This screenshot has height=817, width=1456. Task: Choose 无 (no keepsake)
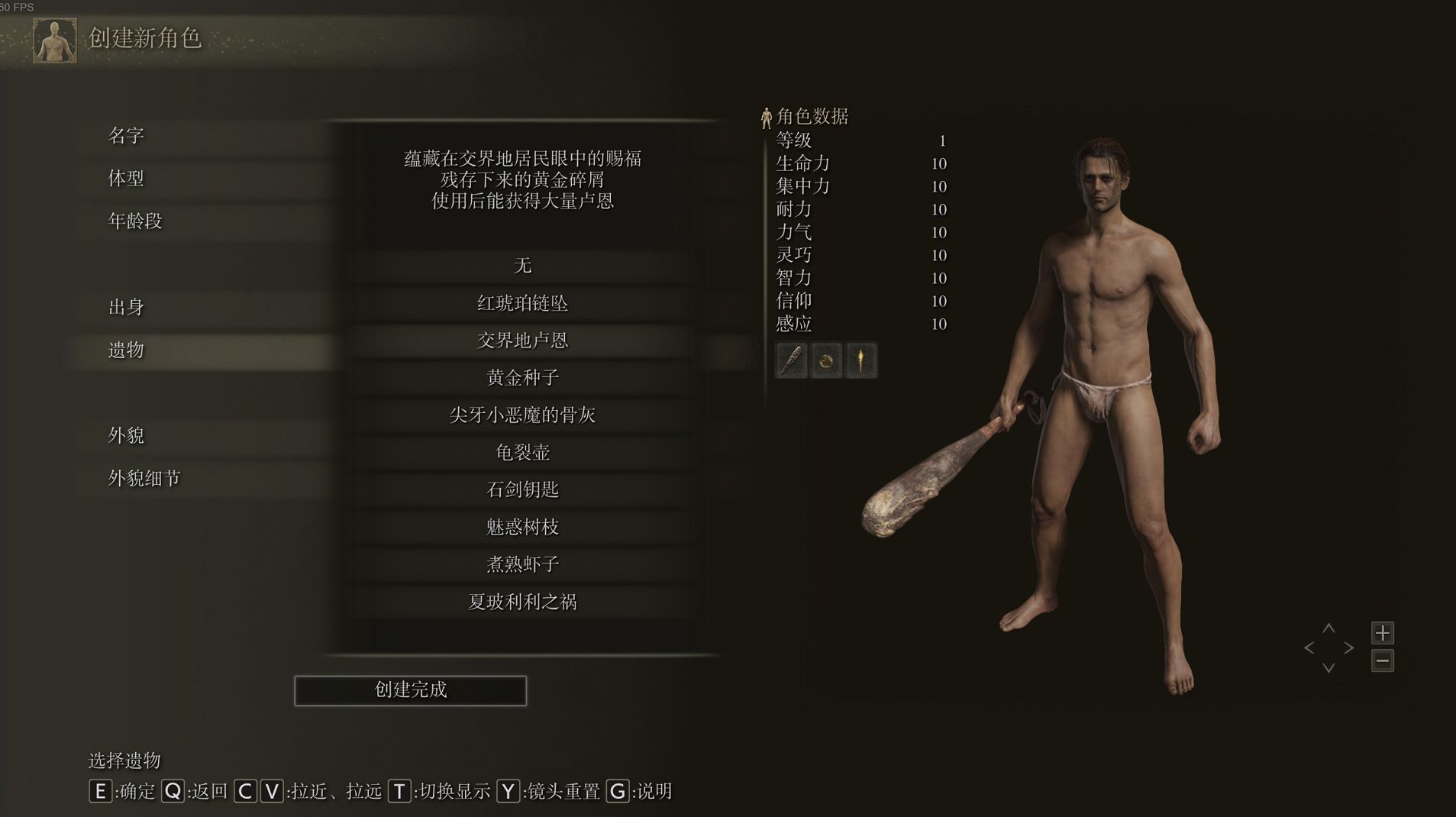click(522, 266)
